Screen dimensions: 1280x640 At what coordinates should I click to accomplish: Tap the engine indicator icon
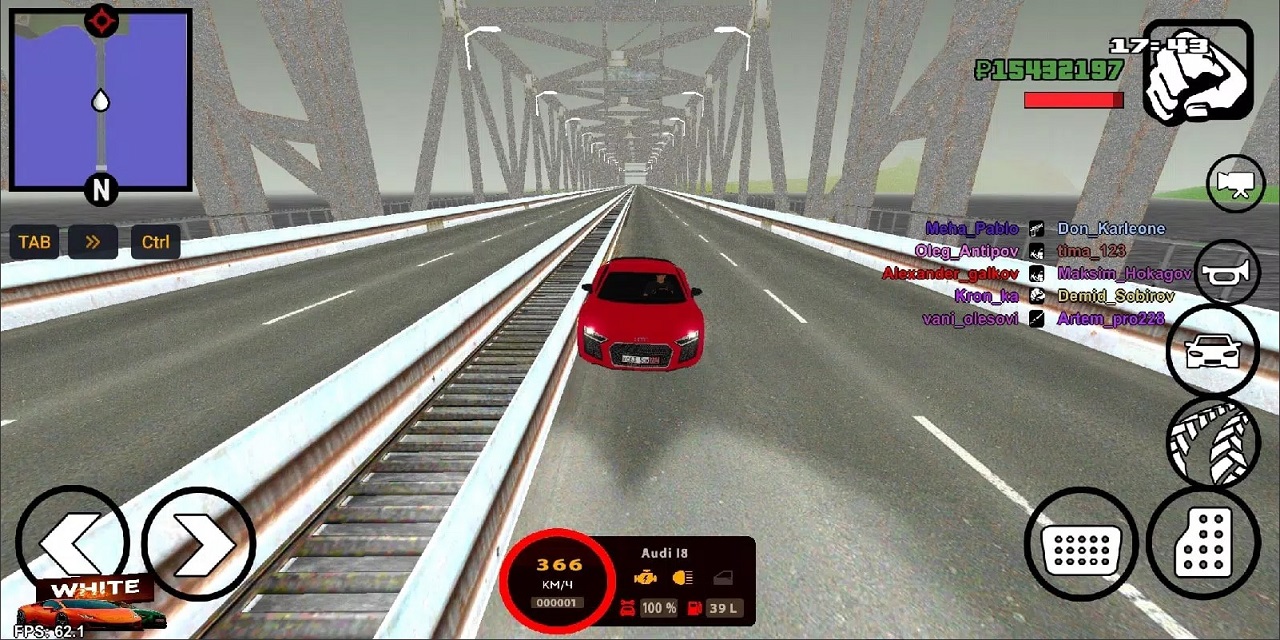tap(647, 578)
